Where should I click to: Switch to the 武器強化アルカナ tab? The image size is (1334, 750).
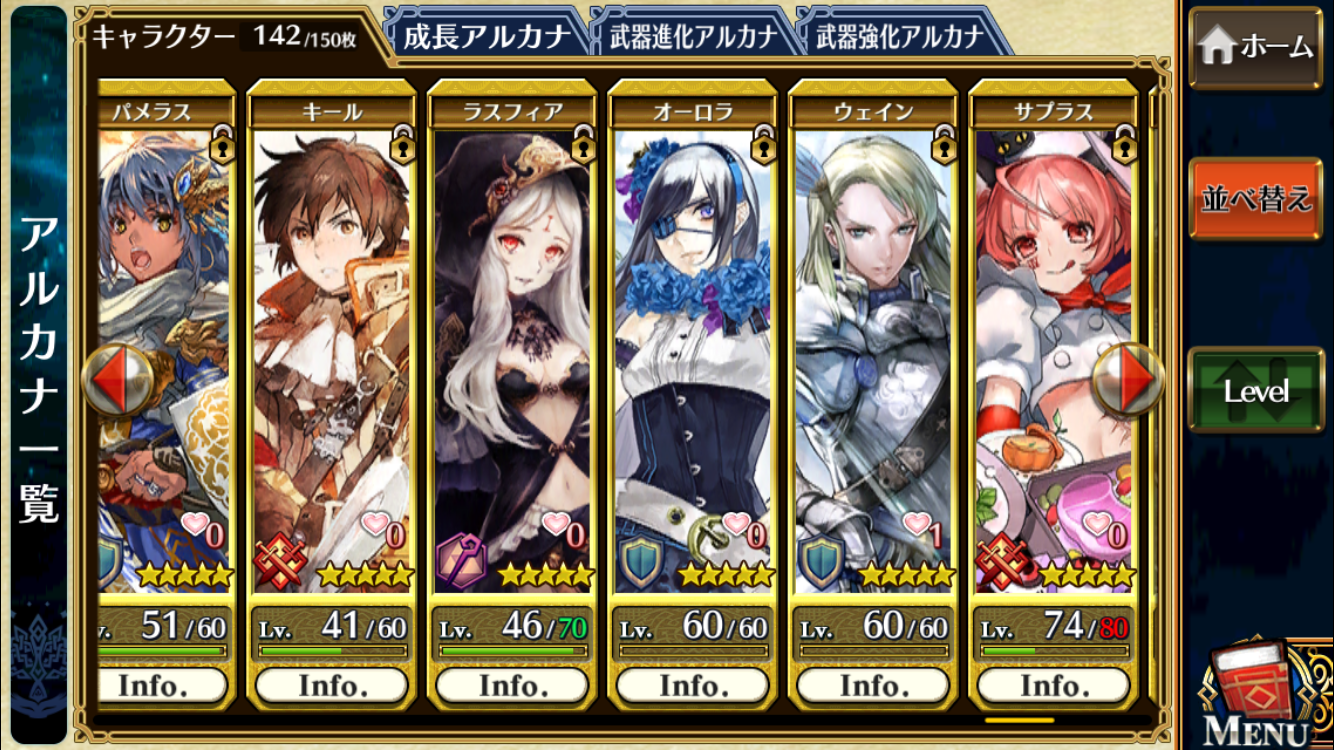[x=900, y=37]
